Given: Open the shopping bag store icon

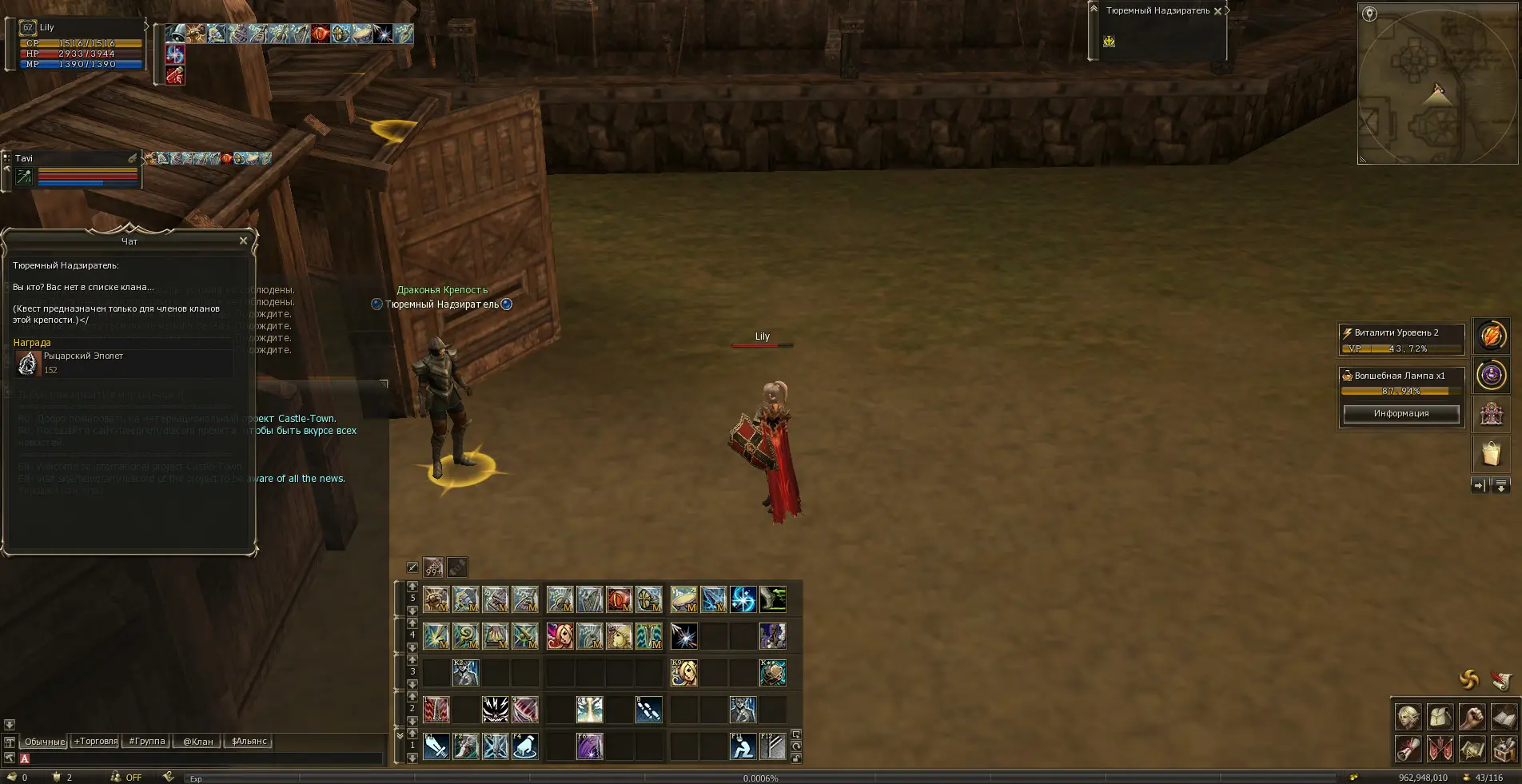Looking at the screenshot, I should [1491, 454].
